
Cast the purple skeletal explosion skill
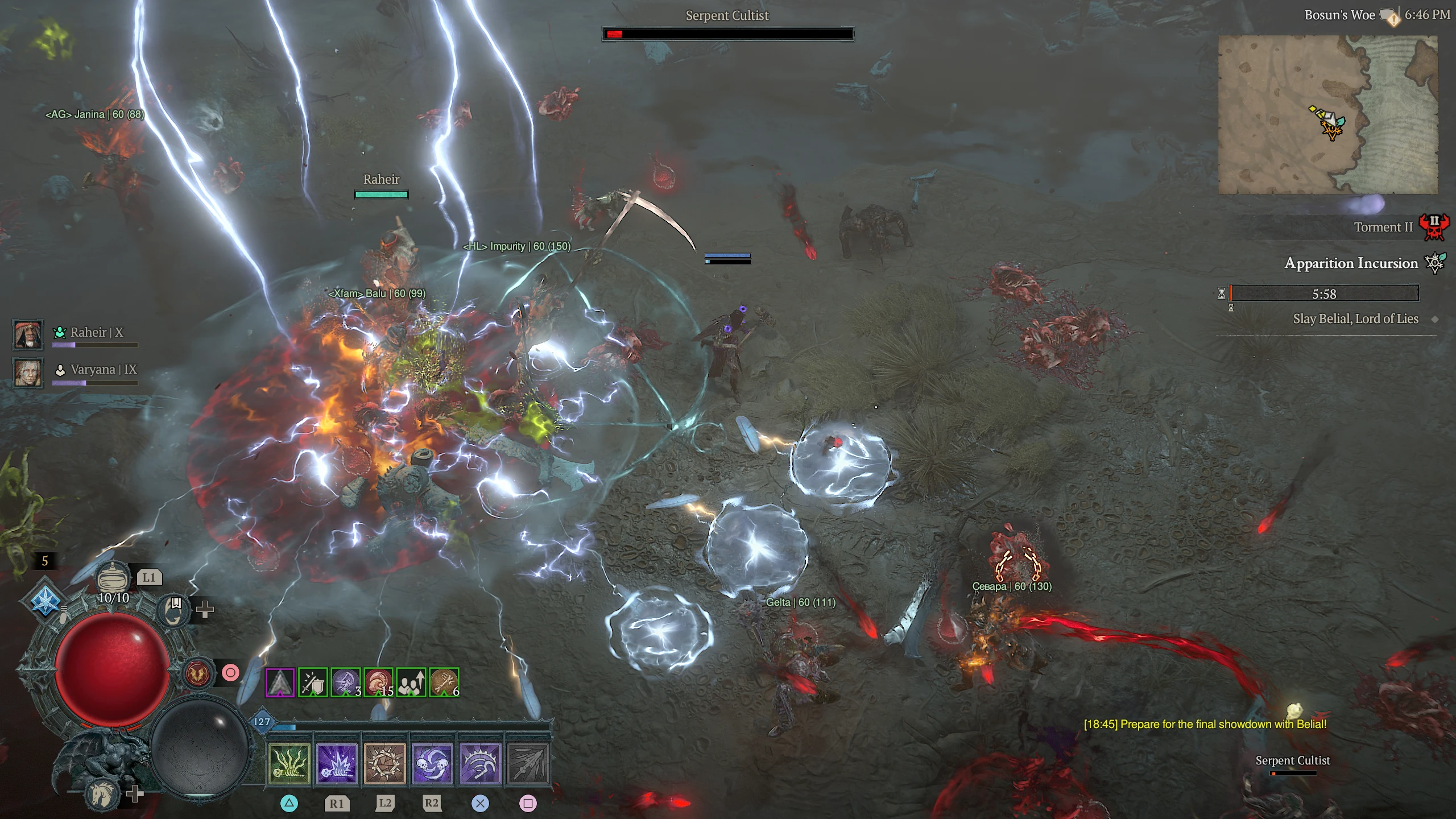click(337, 763)
